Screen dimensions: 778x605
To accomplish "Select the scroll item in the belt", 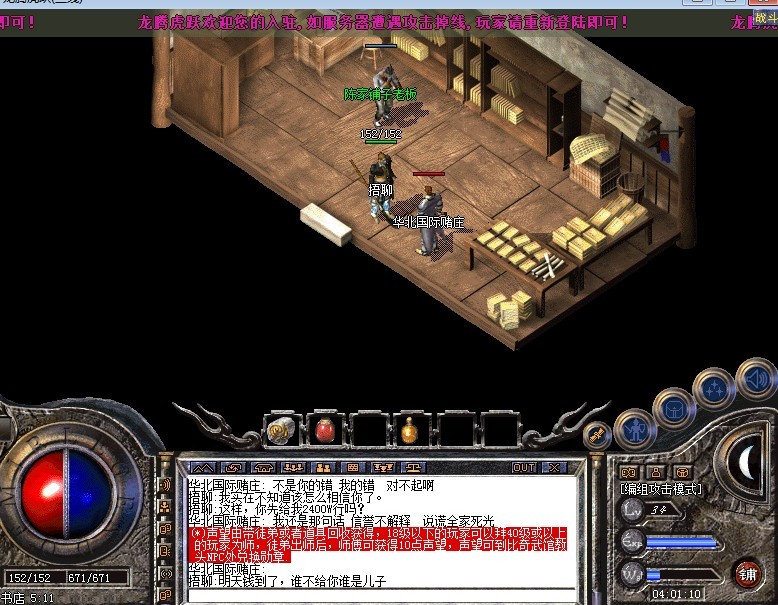I will coord(279,429).
